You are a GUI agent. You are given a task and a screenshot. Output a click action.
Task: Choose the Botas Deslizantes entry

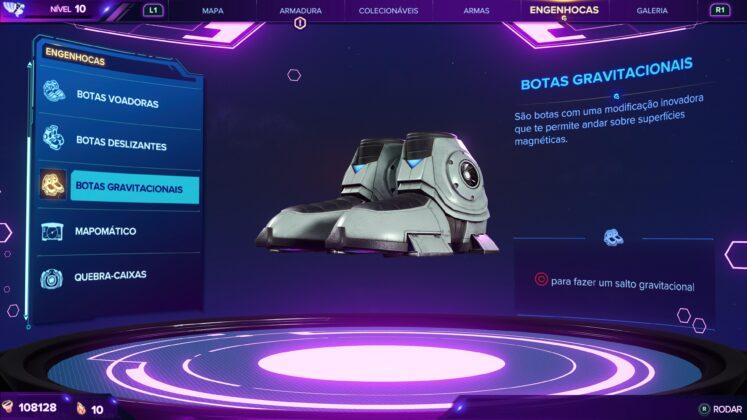tap(121, 142)
